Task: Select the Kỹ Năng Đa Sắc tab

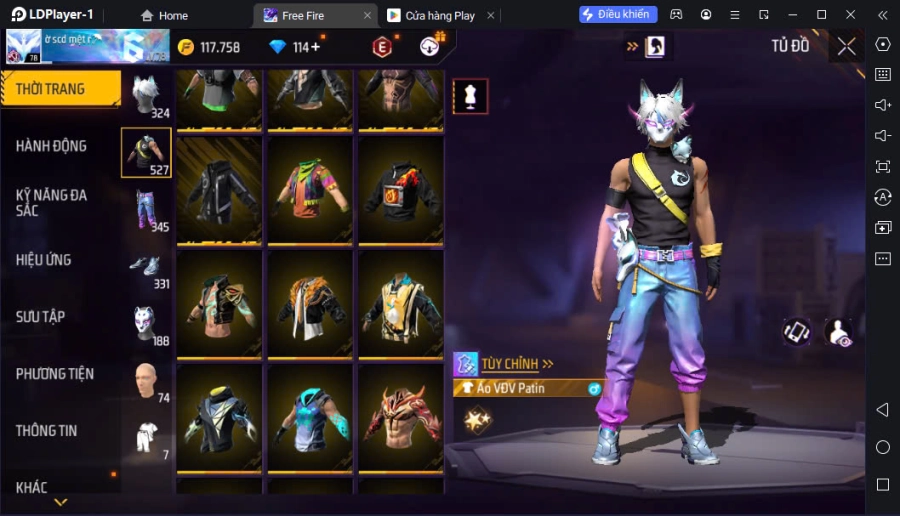Action: point(52,203)
